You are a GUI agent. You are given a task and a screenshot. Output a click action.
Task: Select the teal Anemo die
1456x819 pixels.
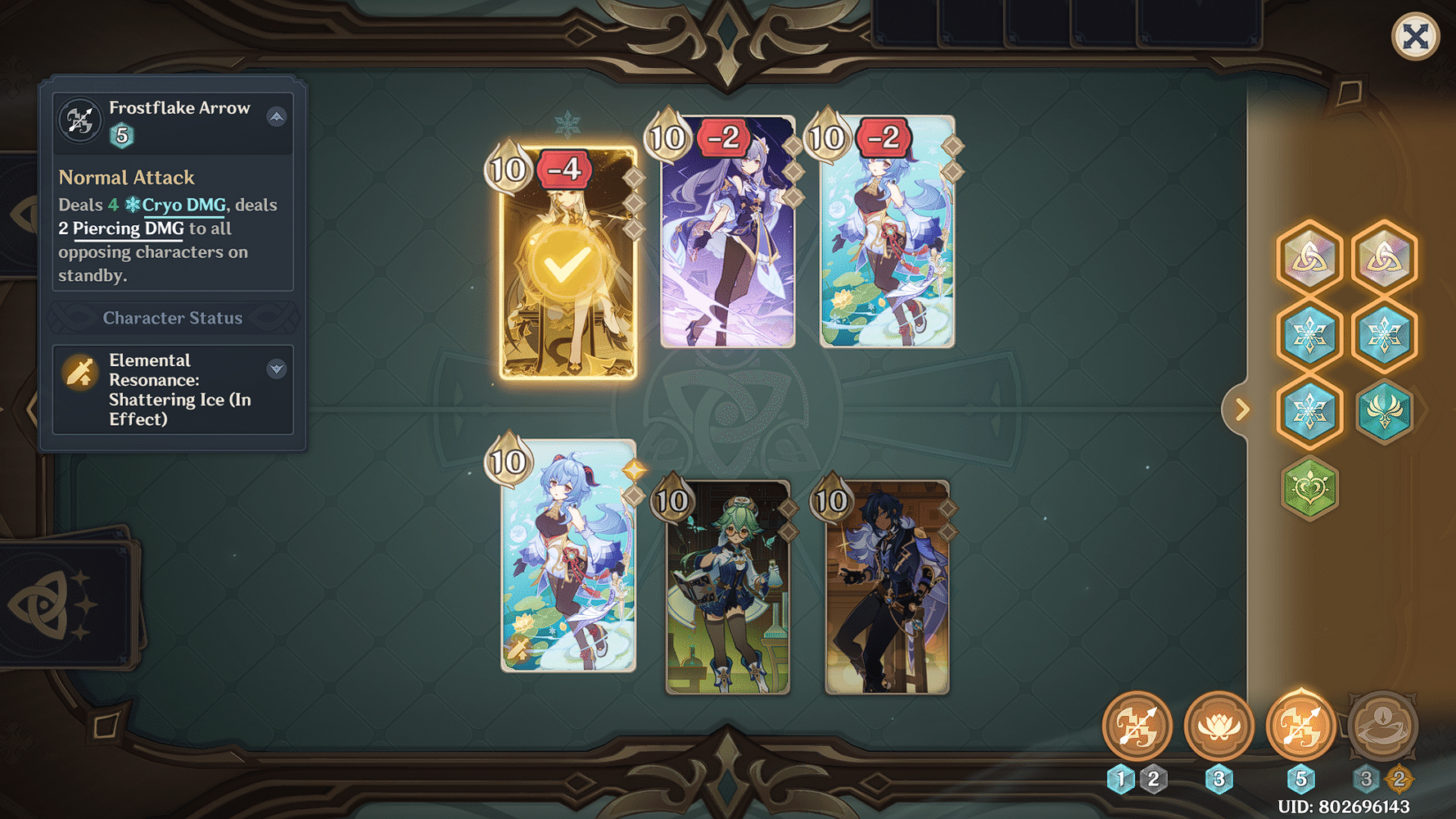(x=1384, y=413)
